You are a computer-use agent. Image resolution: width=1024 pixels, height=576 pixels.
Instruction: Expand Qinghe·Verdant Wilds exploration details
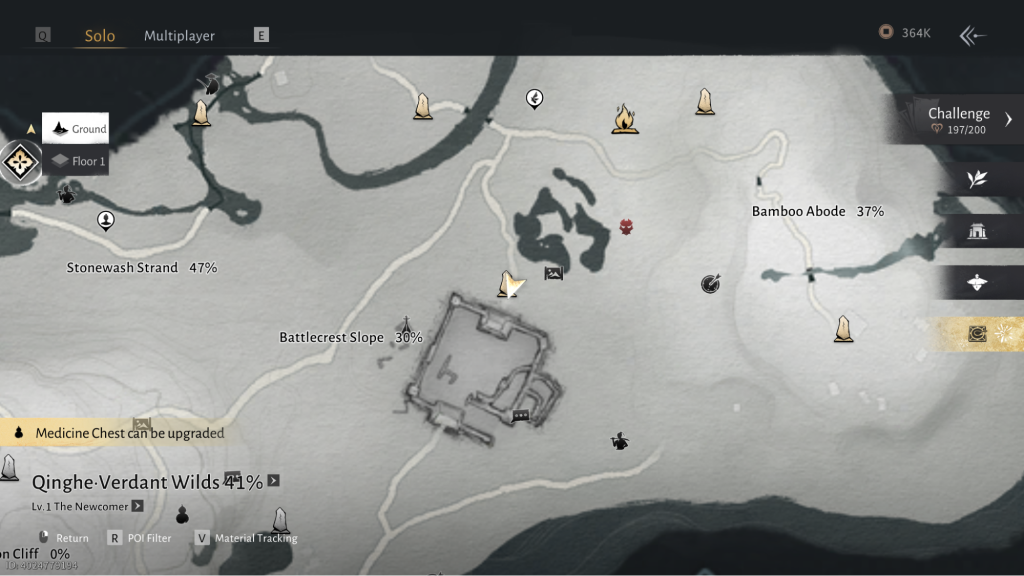tap(273, 481)
